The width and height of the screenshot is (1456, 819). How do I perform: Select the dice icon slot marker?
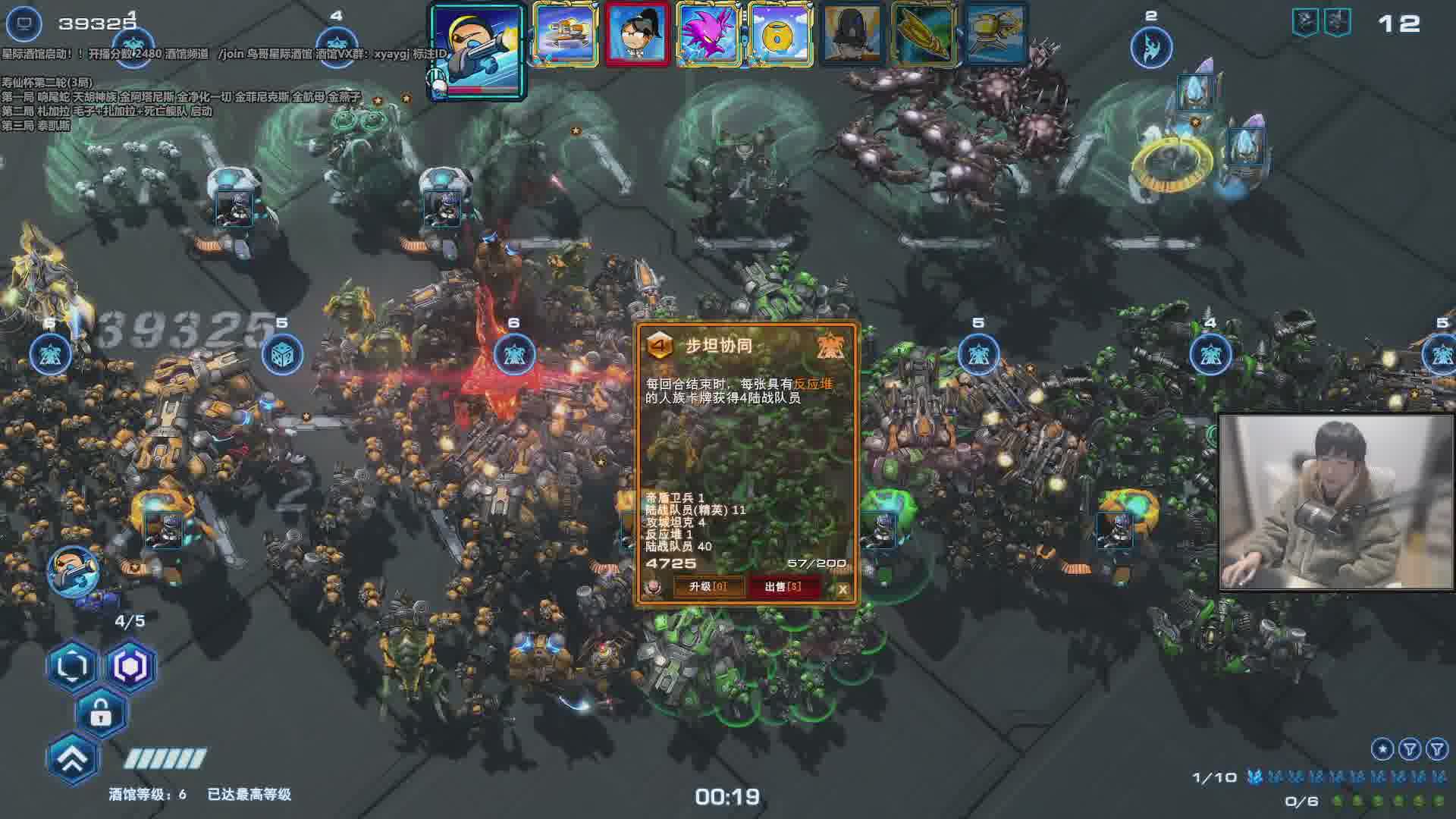pos(282,354)
